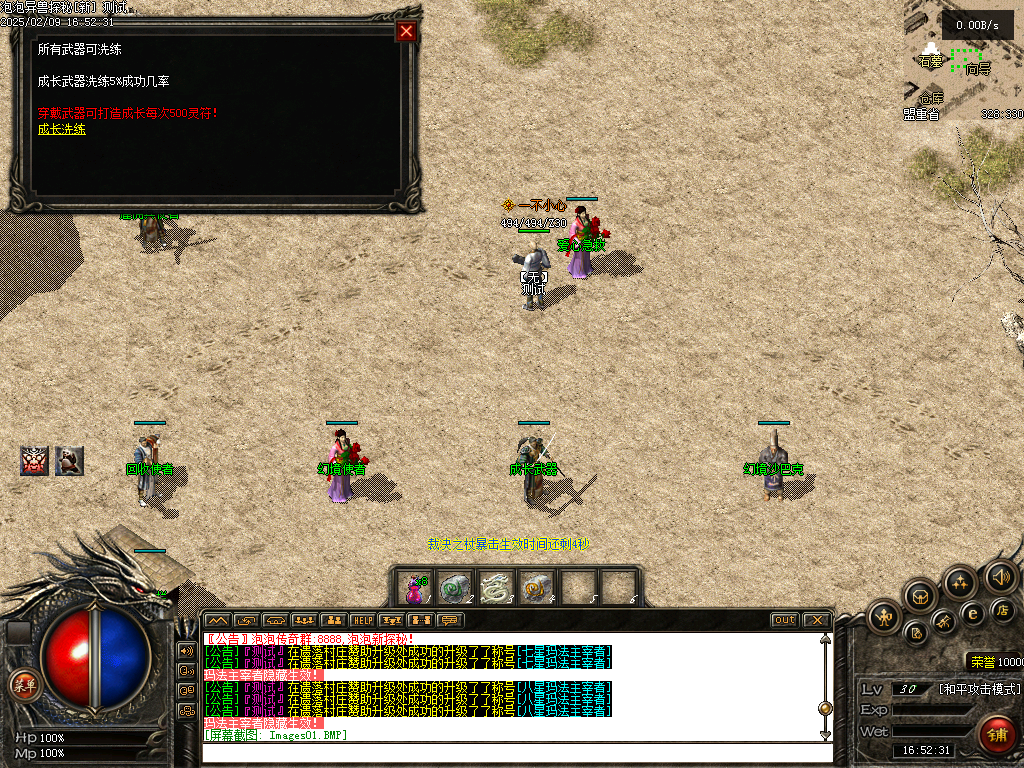Open the character figure round button
The image size is (1024, 768).
point(884,616)
